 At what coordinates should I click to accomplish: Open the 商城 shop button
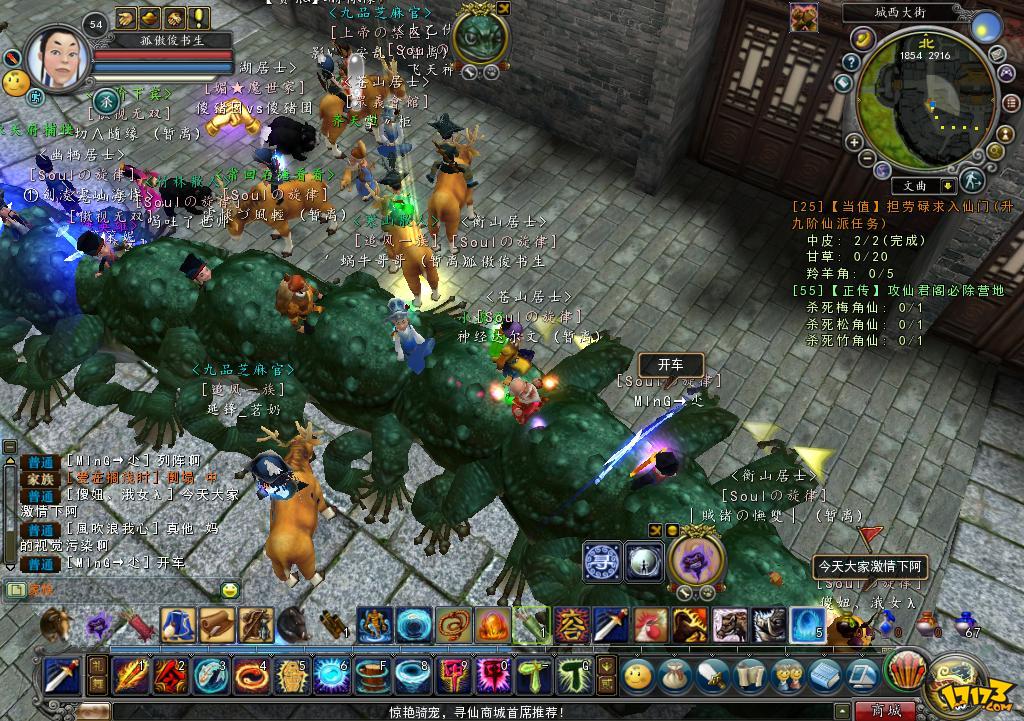click(886, 711)
